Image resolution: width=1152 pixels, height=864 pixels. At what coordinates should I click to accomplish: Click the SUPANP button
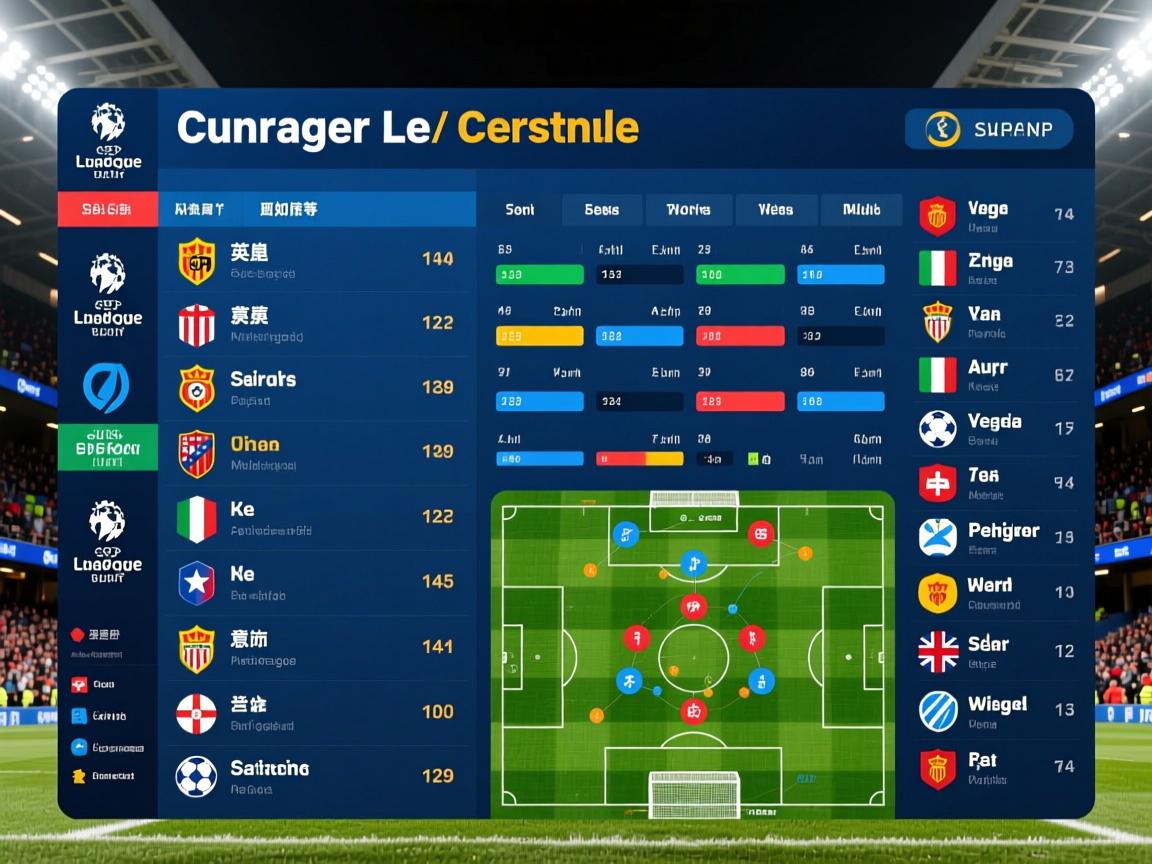click(988, 129)
